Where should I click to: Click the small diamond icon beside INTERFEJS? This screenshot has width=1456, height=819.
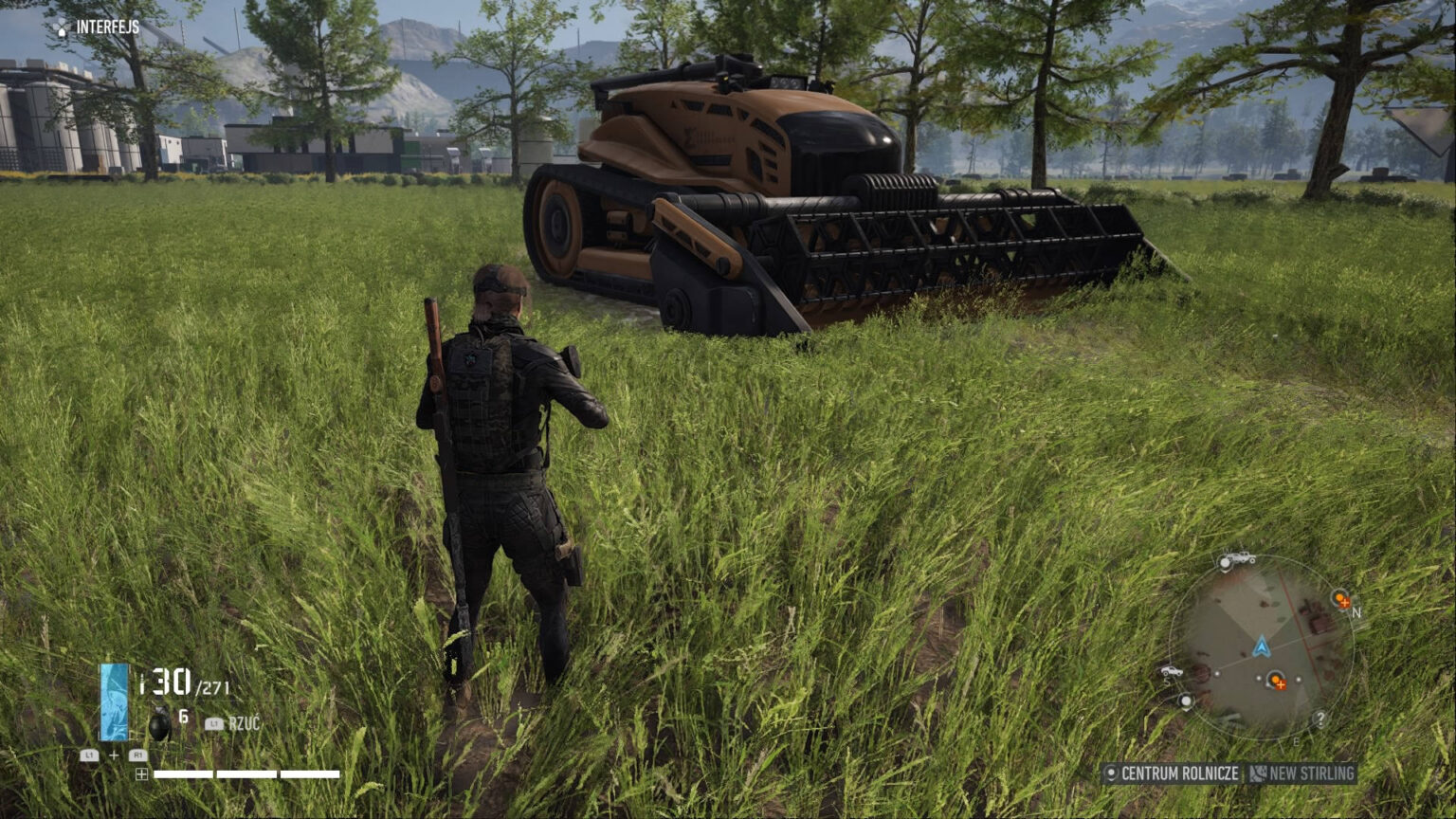tap(64, 27)
